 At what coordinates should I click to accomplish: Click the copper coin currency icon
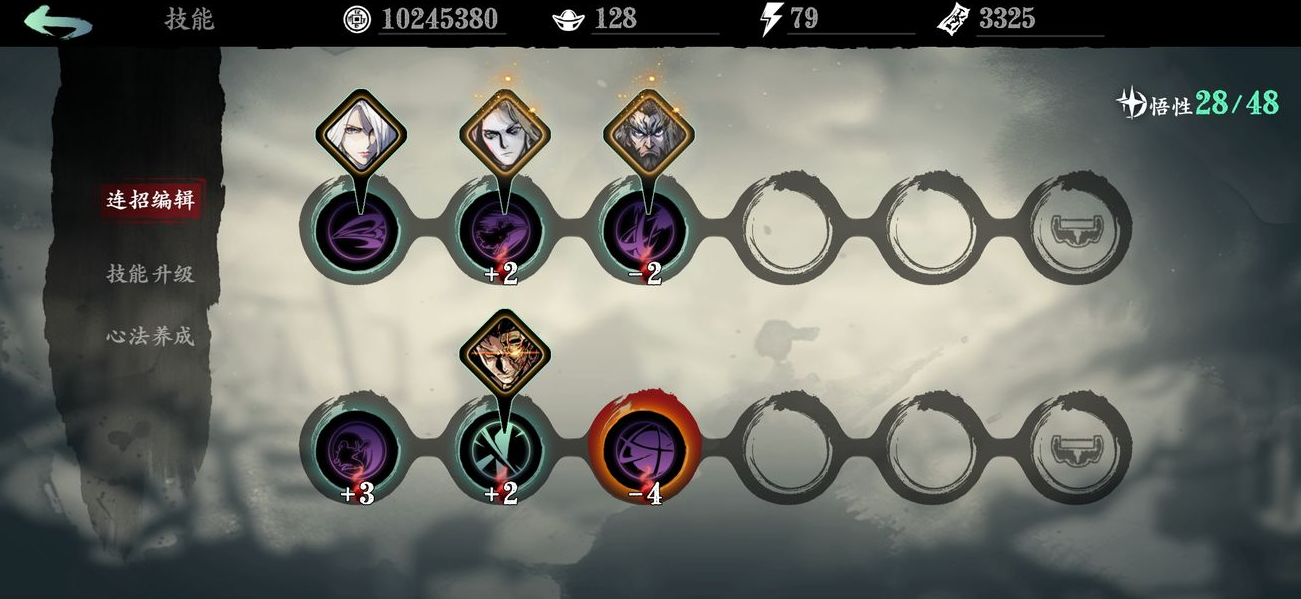[356, 19]
